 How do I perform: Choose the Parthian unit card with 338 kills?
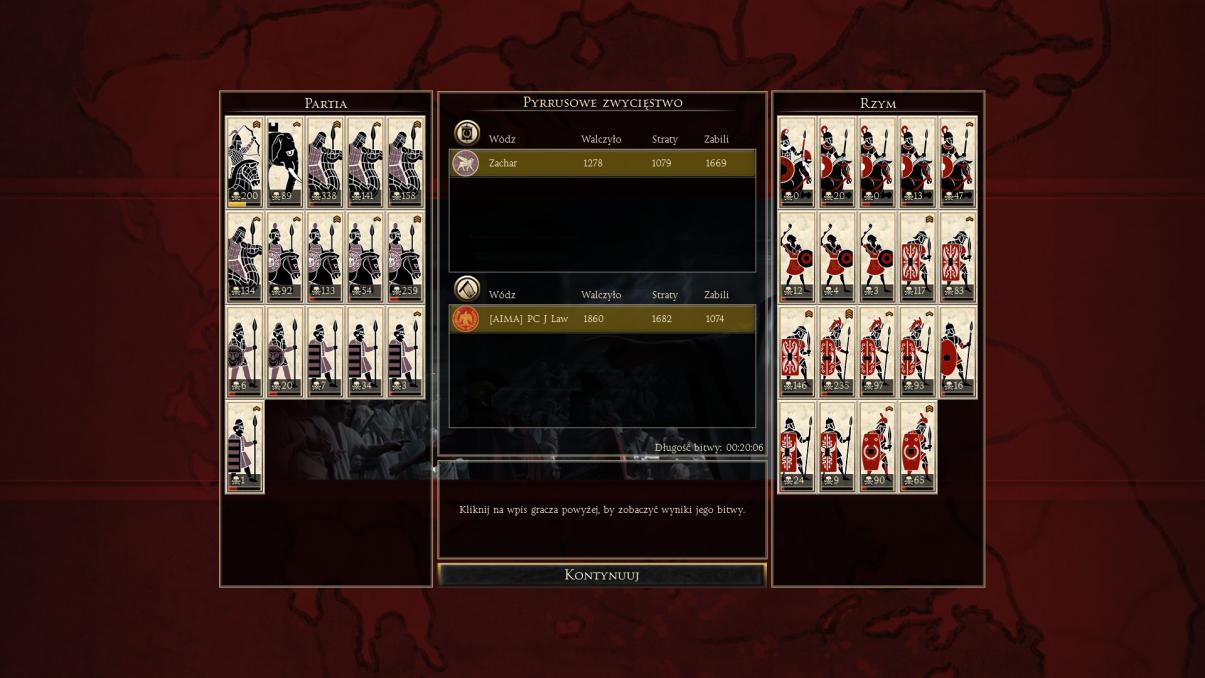coord(325,162)
